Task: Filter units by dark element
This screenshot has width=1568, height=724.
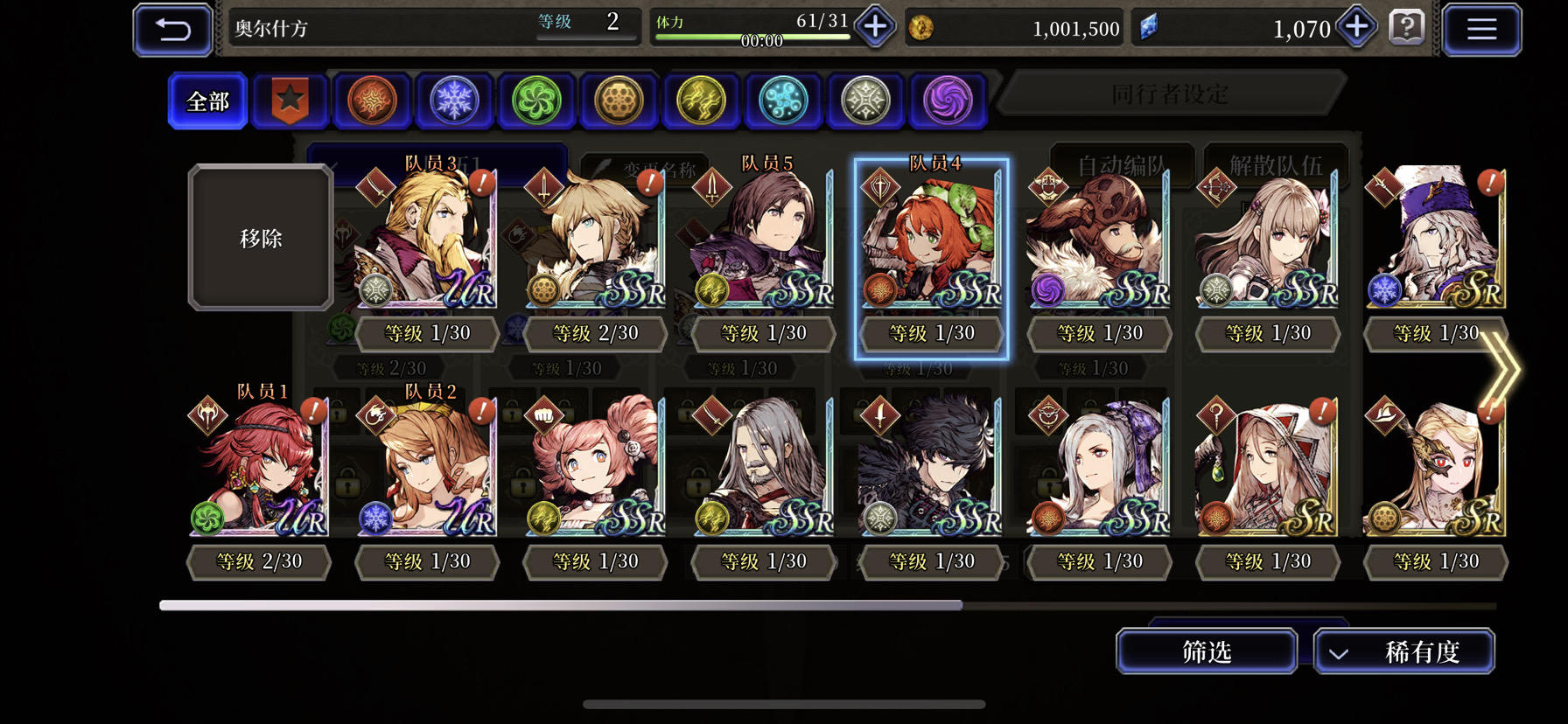Action: click(x=947, y=101)
